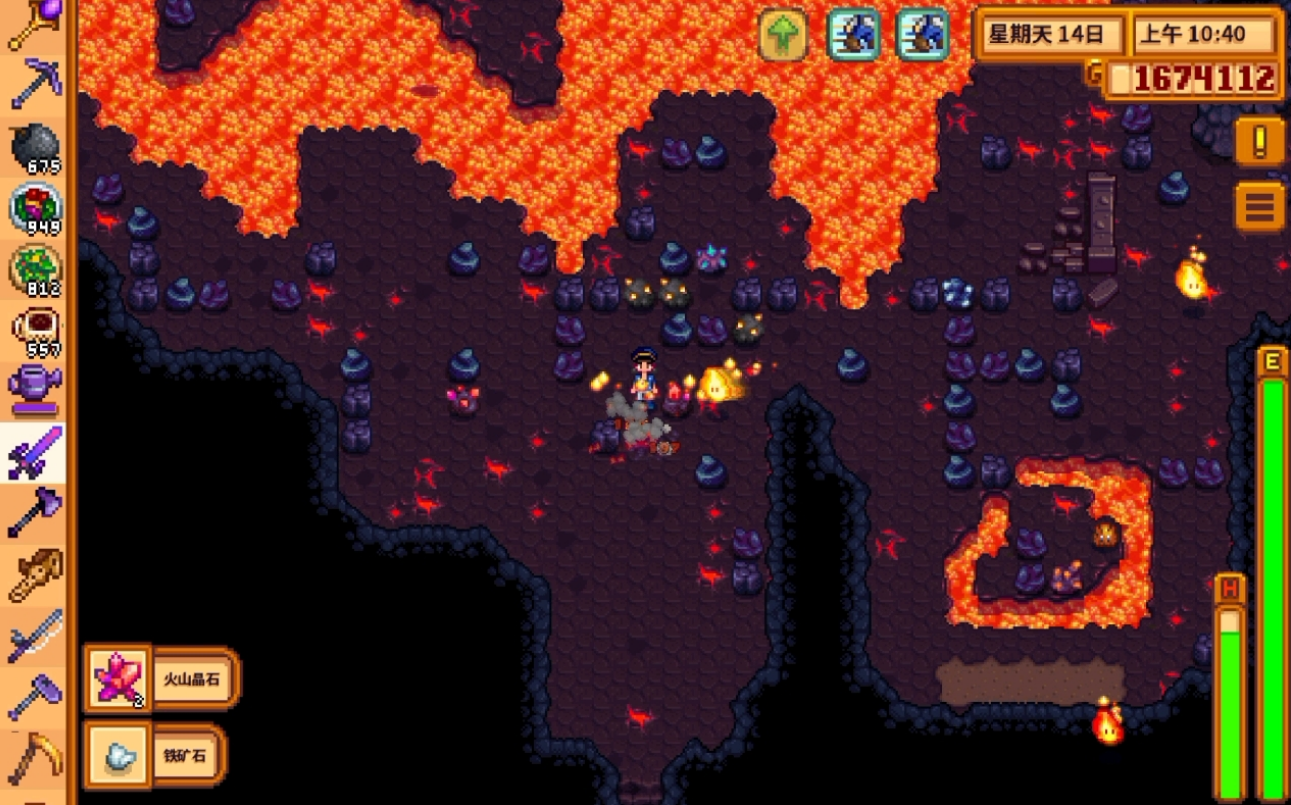Equip the axe in the toolbar
The image size is (1291, 805).
[x=35, y=513]
